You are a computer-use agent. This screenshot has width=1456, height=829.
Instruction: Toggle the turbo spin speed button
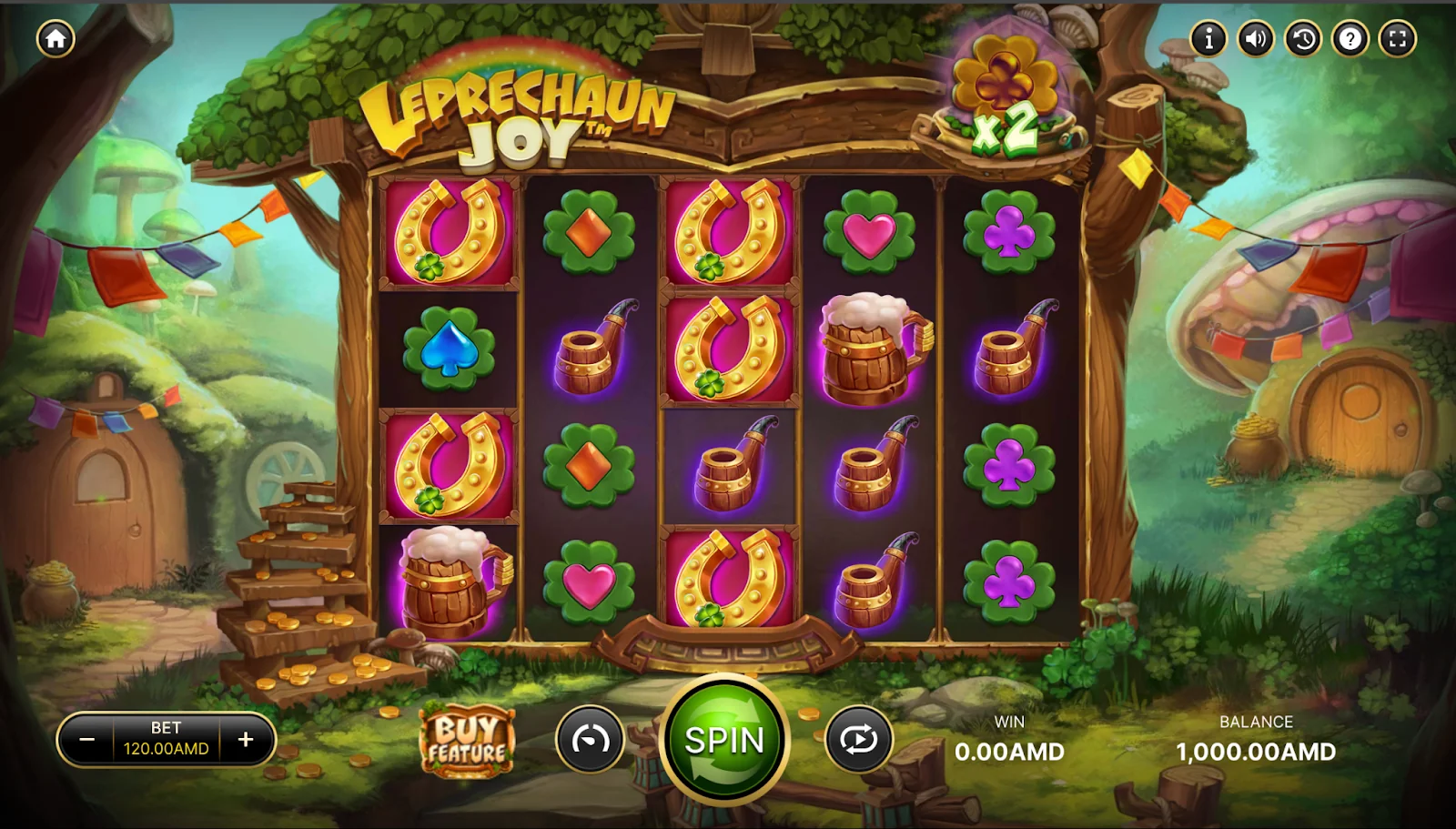pyautogui.click(x=590, y=740)
